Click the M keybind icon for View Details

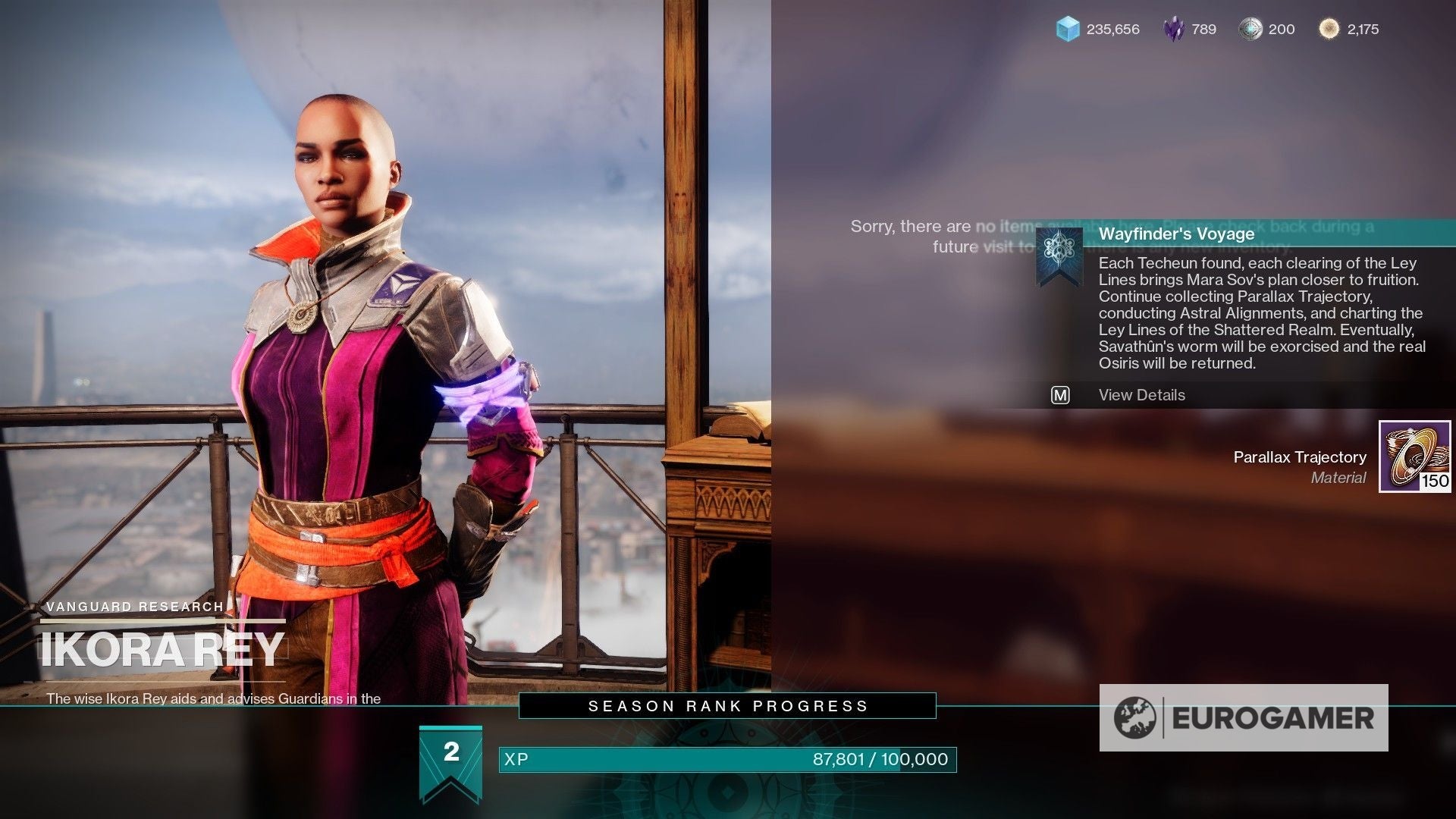click(x=1060, y=395)
